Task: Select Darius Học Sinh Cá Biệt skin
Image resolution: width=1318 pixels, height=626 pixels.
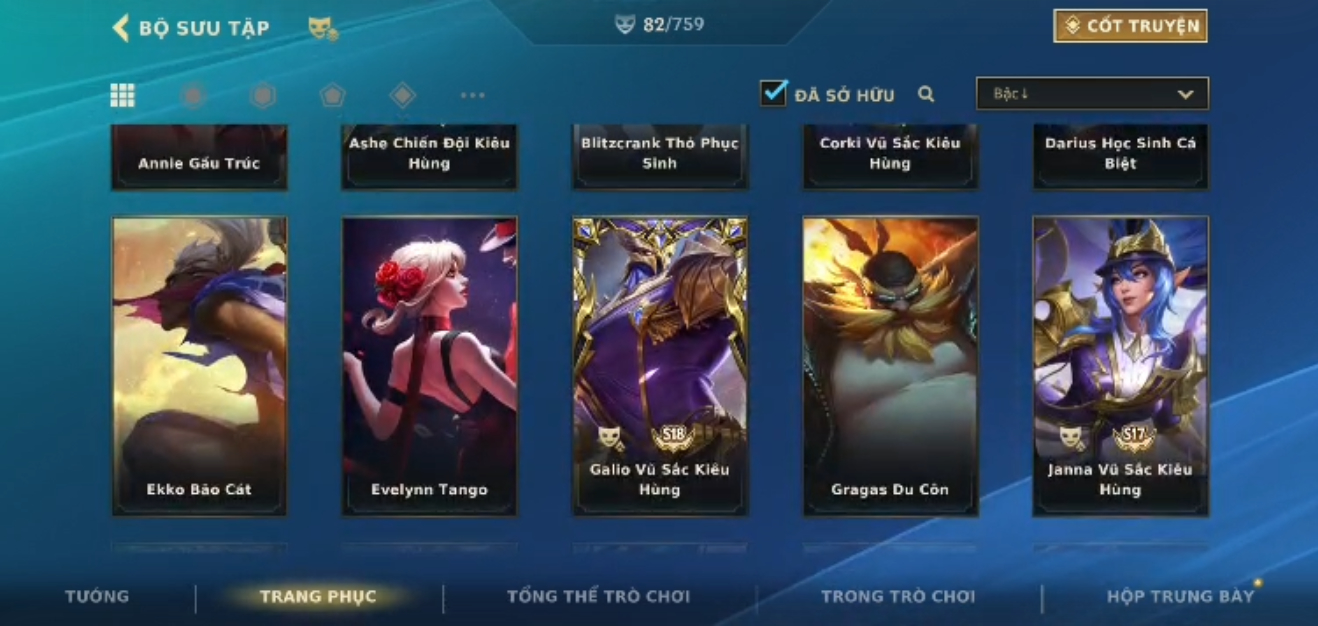Action: (1120, 155)
